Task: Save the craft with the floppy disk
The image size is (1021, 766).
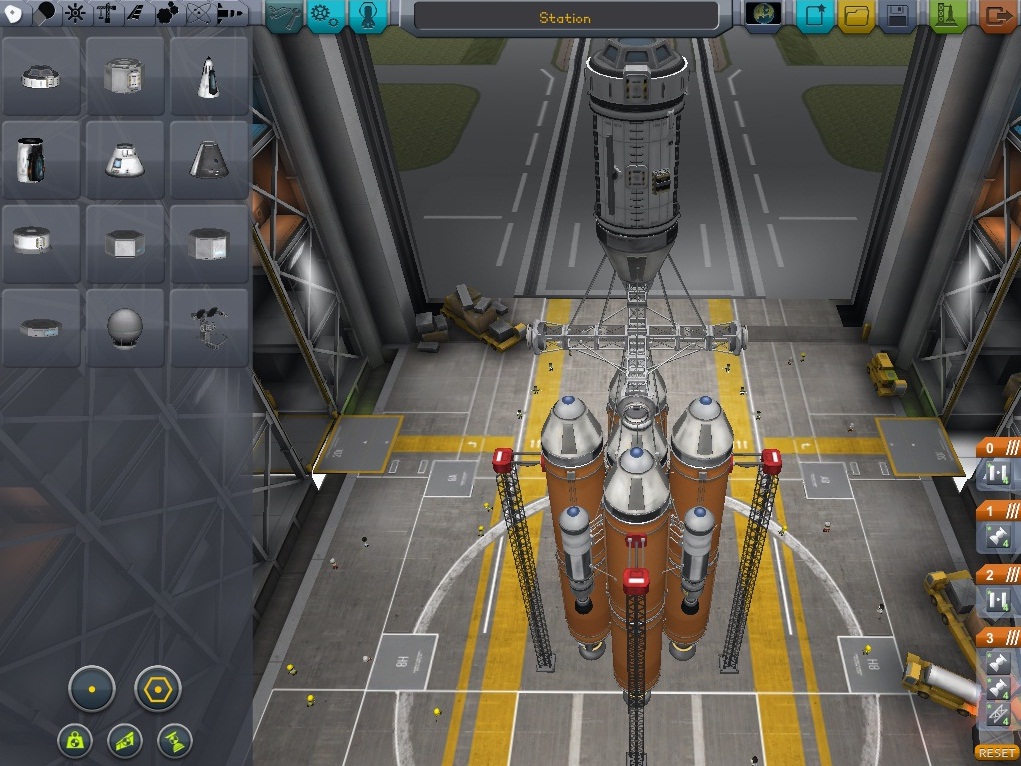Action: click(x=897, y=16)
